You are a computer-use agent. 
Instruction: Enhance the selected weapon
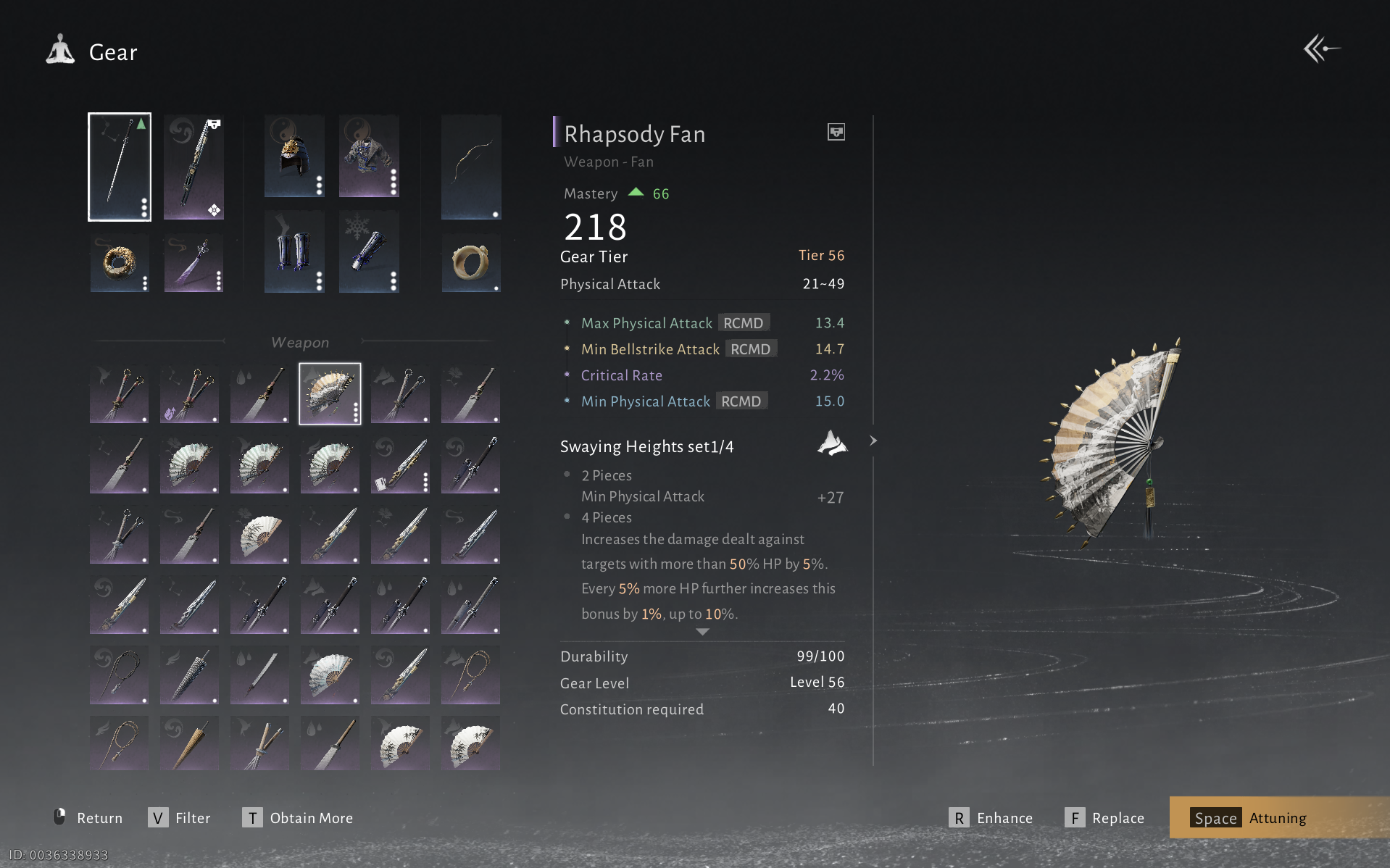pyautogui.click(x=991, y=818)
